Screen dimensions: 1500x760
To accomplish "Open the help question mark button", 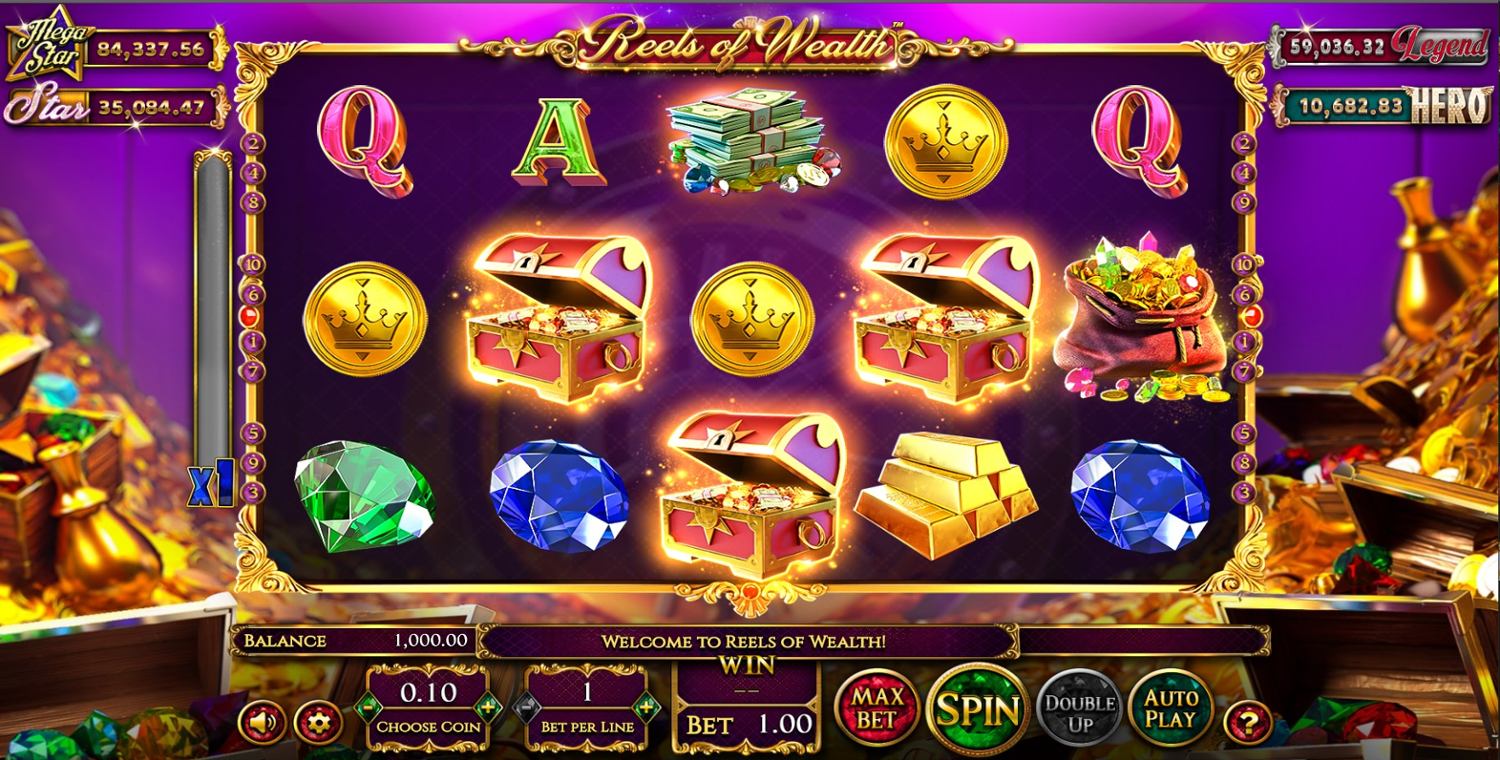I will [x=1249, y=722].
